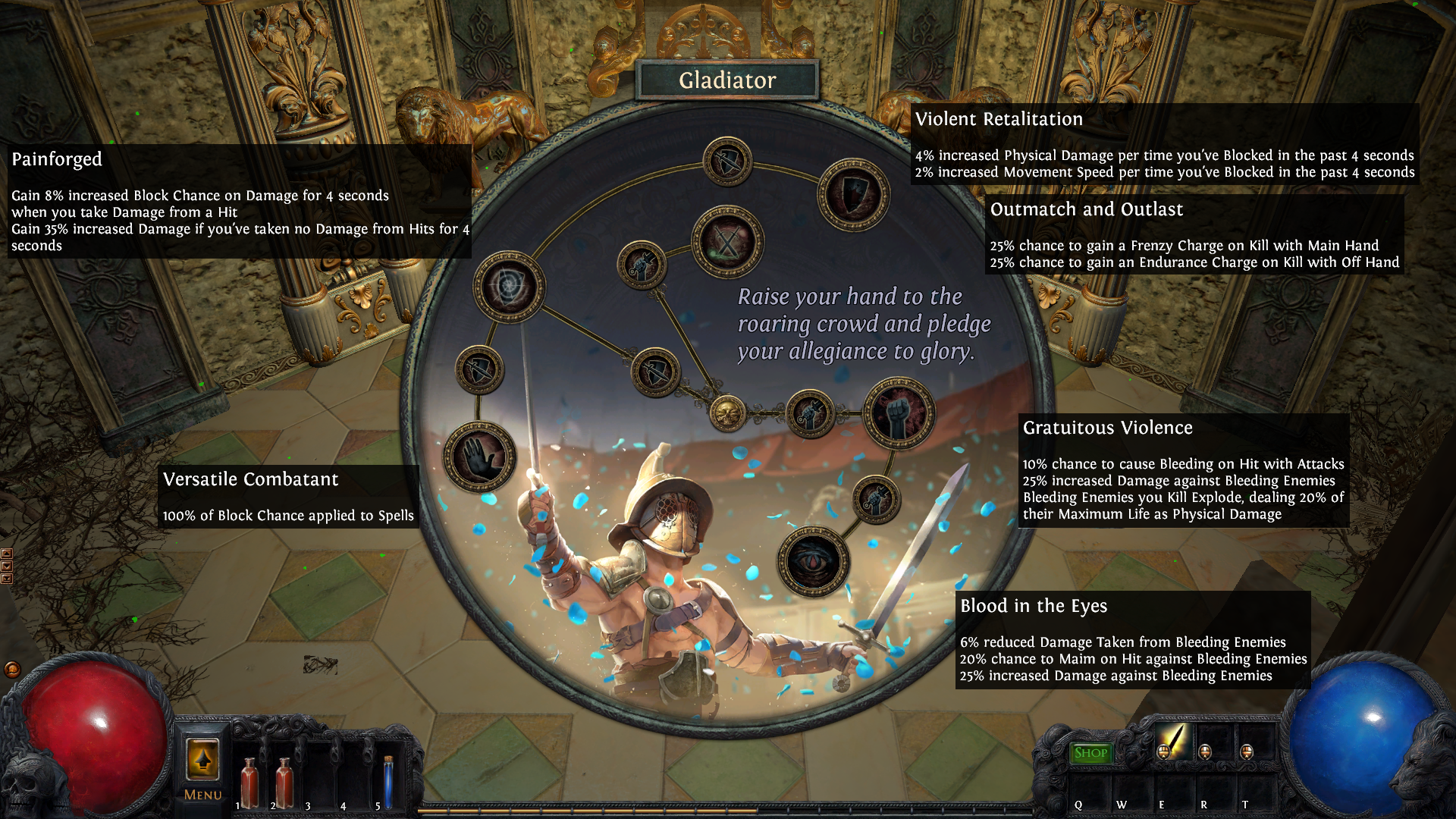Choose the Violent Retaliation shield node

(x=853, y=194)
